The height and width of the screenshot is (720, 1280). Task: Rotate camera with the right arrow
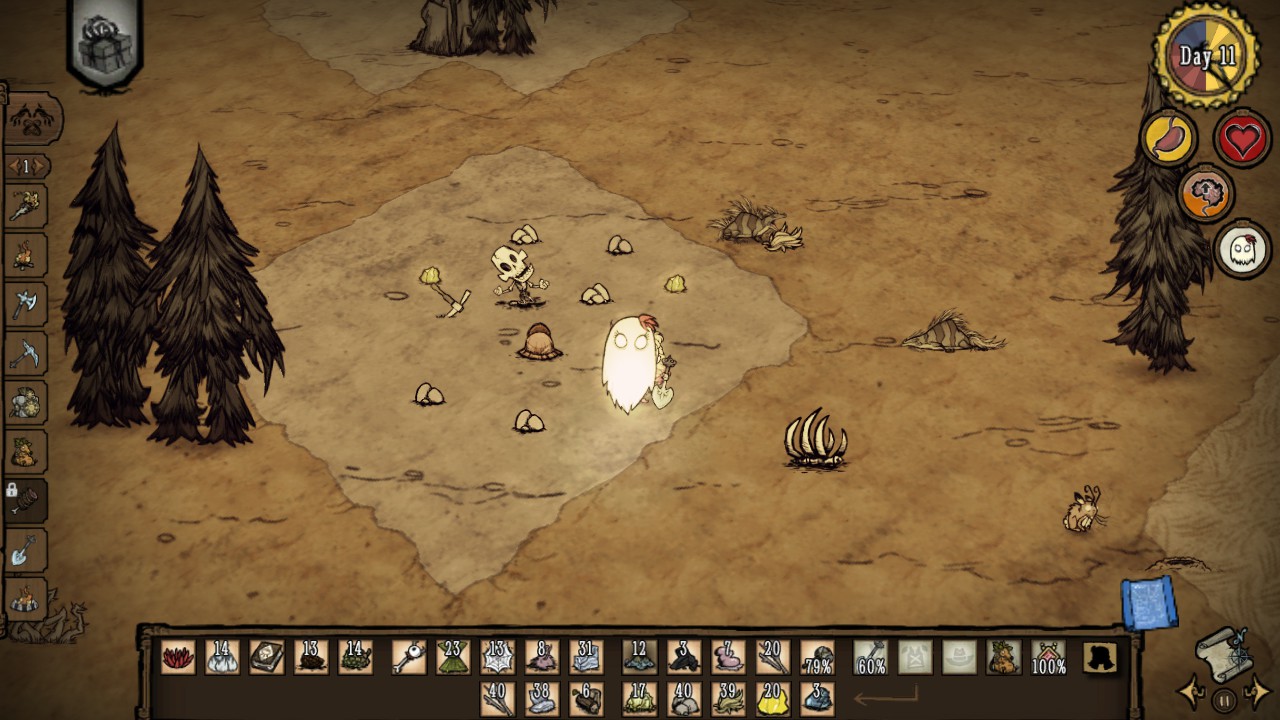tap(1256, 691)
